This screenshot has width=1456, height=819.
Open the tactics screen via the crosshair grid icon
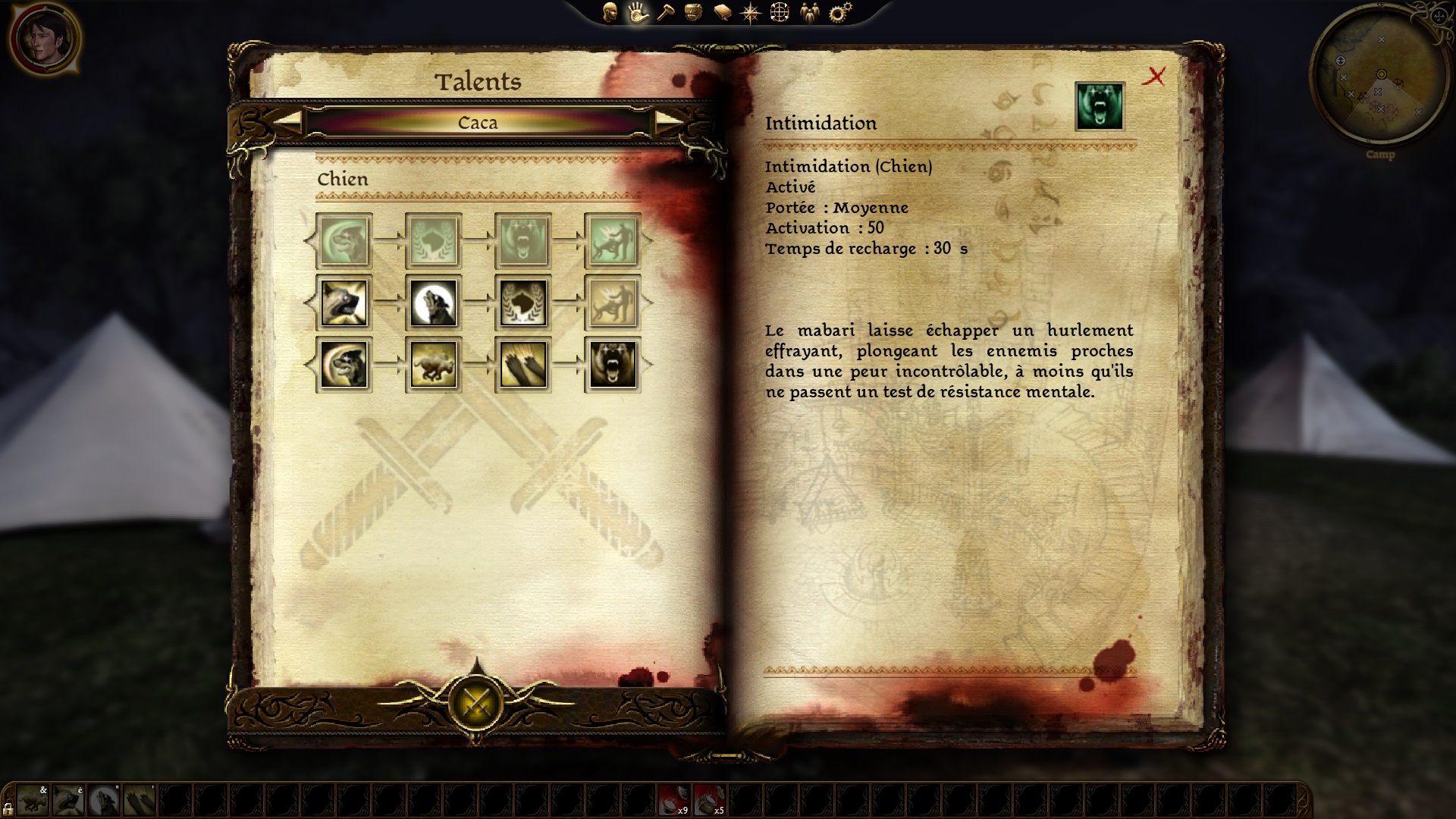[x=780, y=13]
